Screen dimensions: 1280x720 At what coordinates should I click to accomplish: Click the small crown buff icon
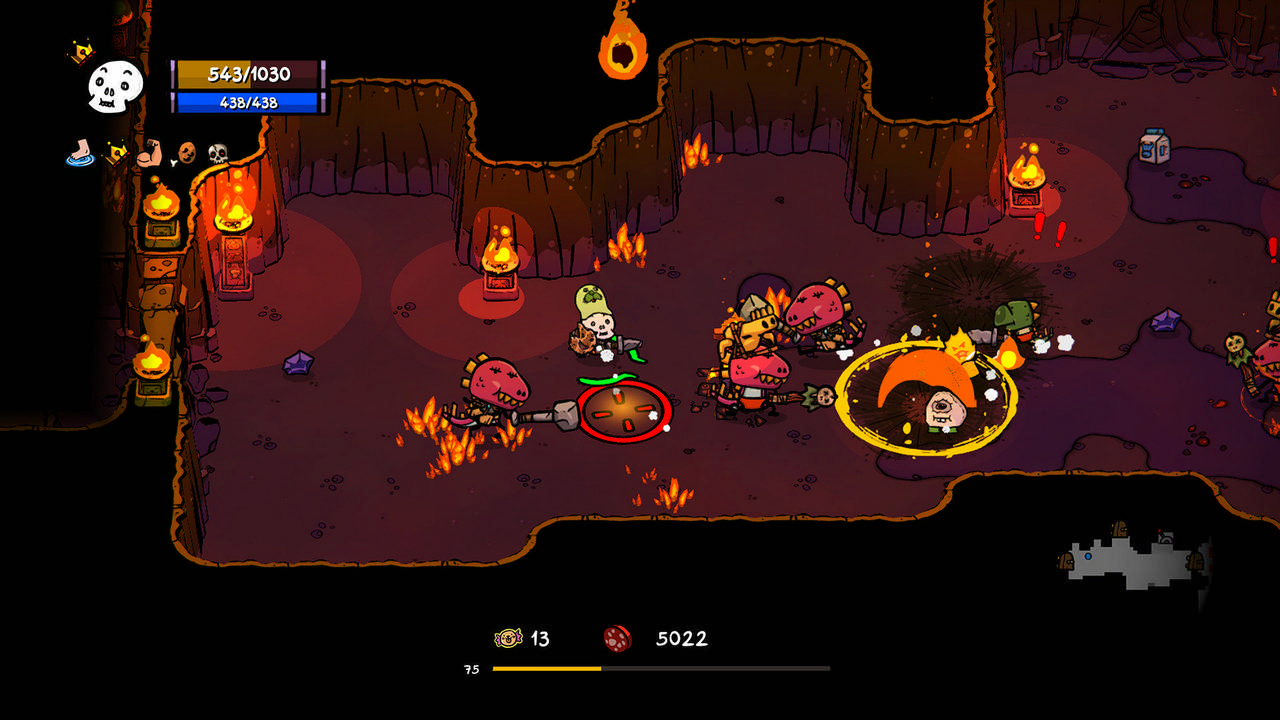coord(117,152)
